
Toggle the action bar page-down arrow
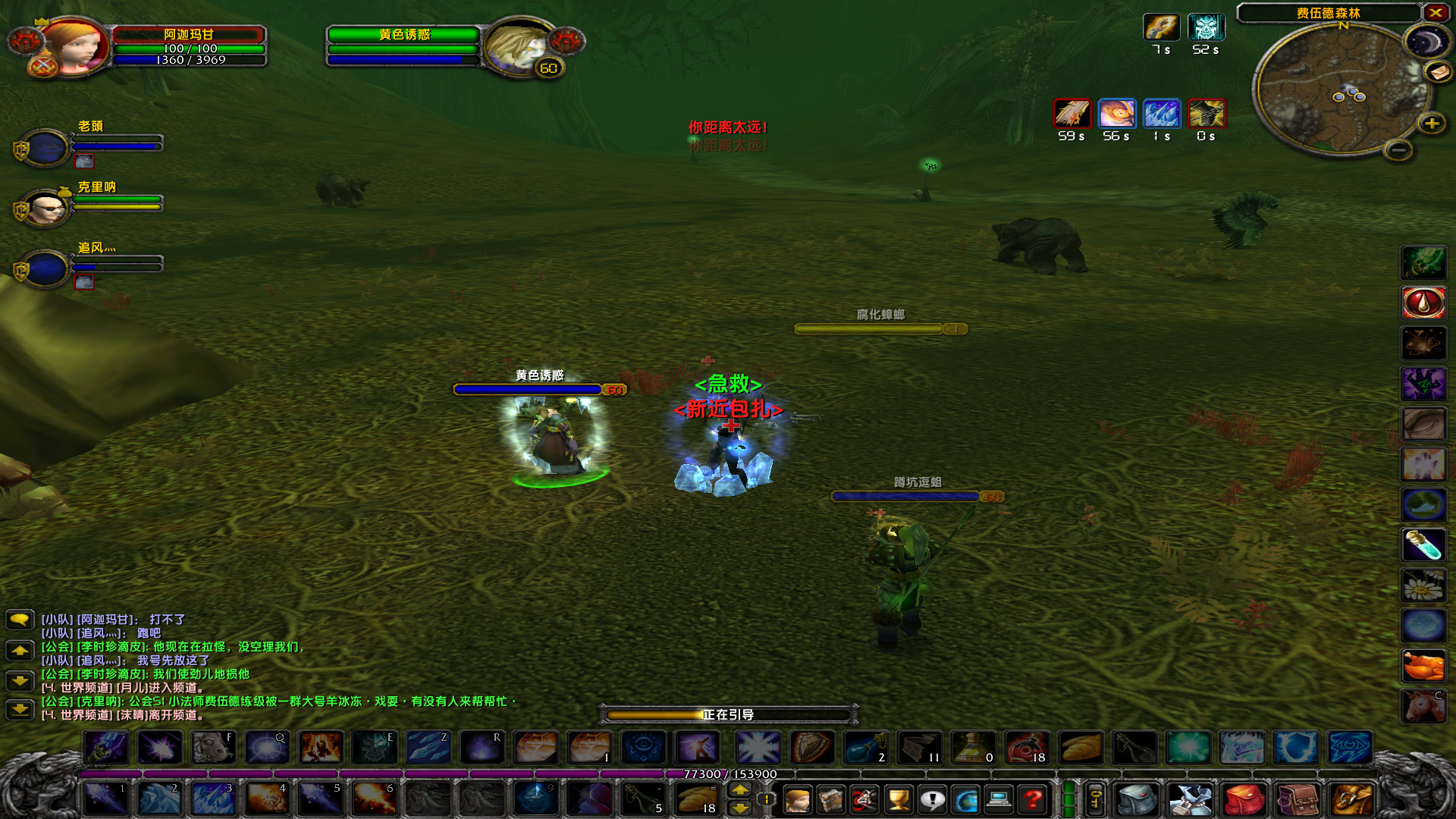click(739, 808)
